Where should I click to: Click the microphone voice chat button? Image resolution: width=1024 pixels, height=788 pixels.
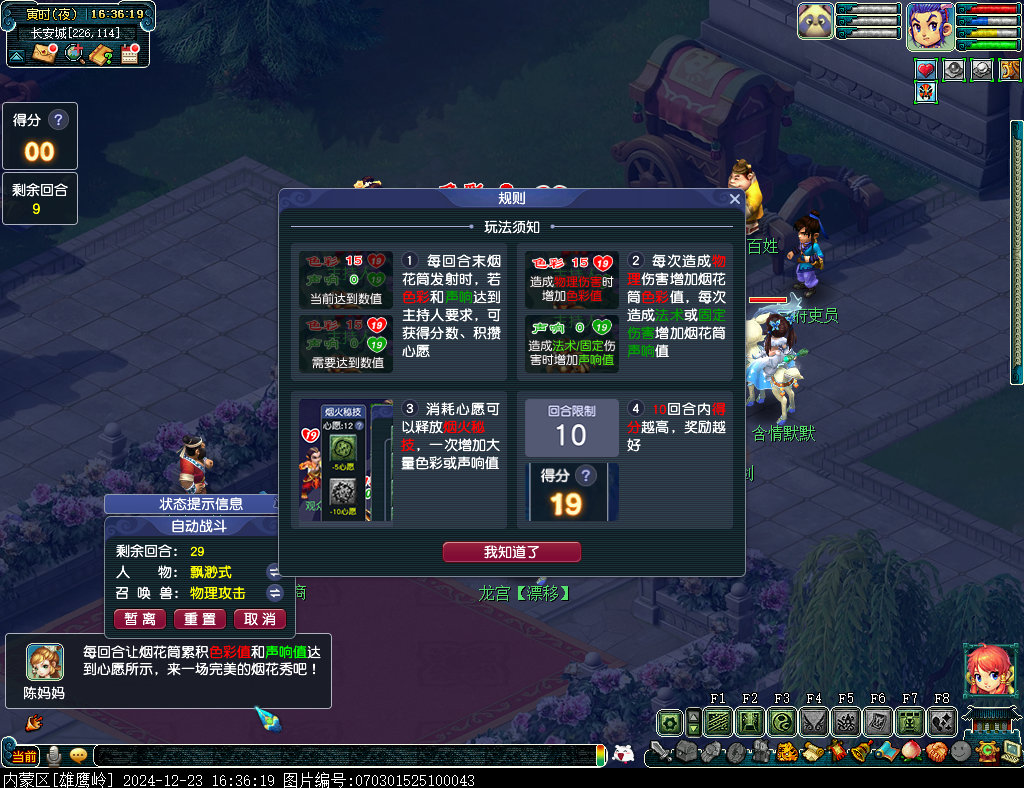coord(54,756)
